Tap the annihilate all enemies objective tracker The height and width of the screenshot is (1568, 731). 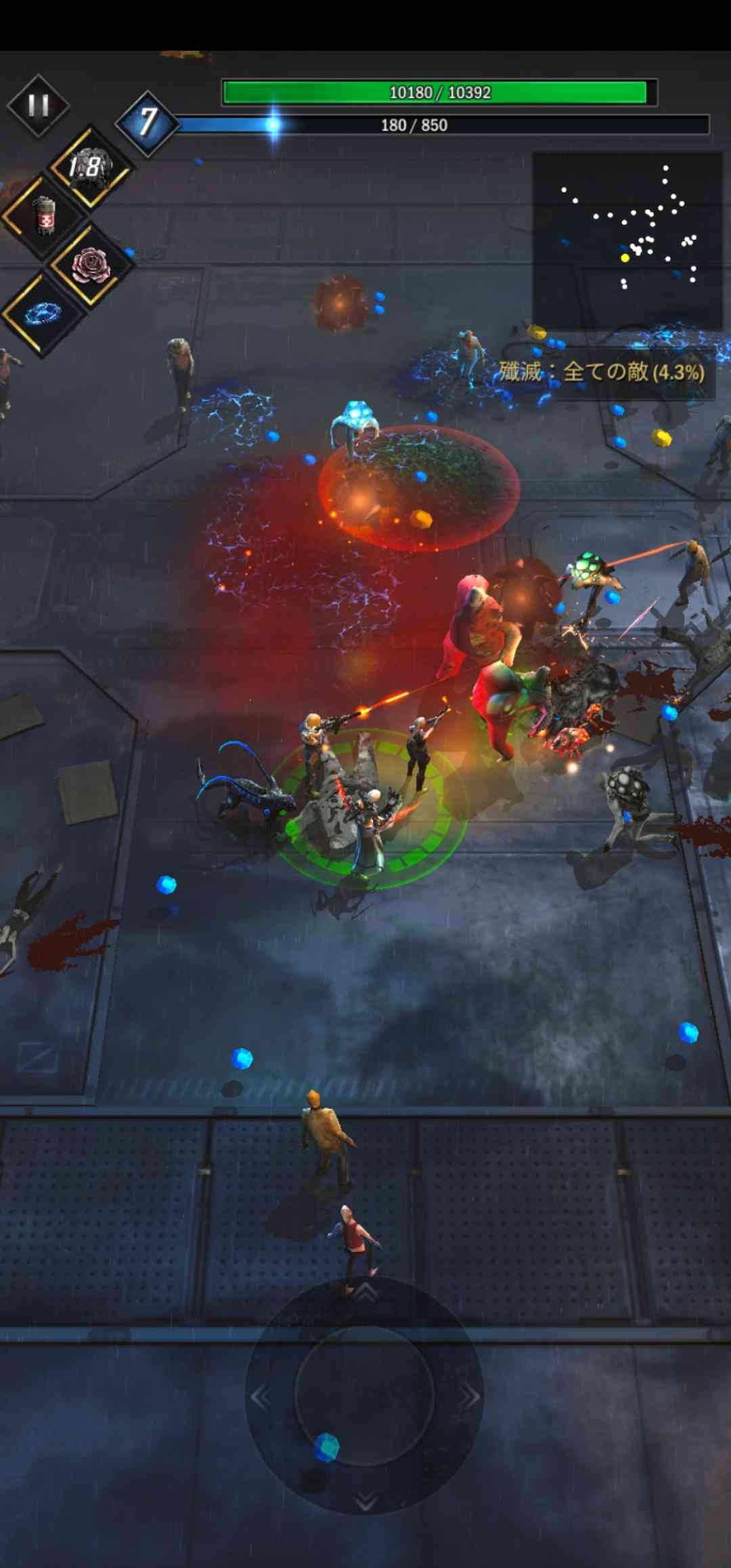(601, 372)
